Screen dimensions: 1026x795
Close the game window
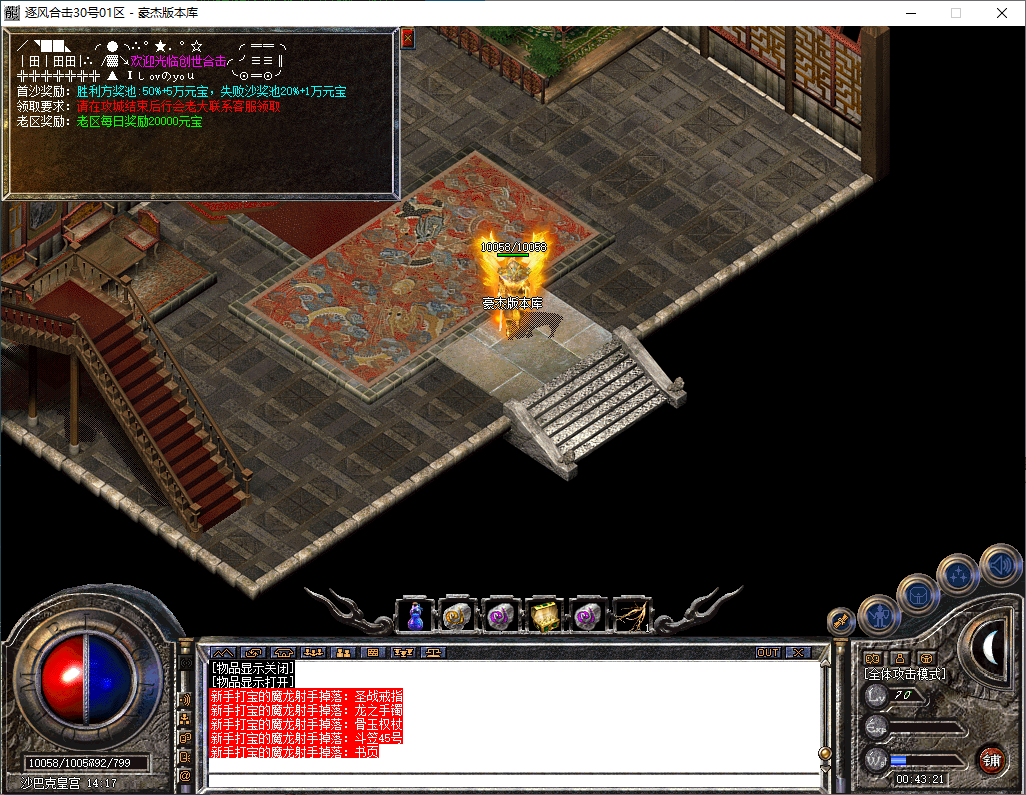pyautogui.click(x=1001, y=13)
